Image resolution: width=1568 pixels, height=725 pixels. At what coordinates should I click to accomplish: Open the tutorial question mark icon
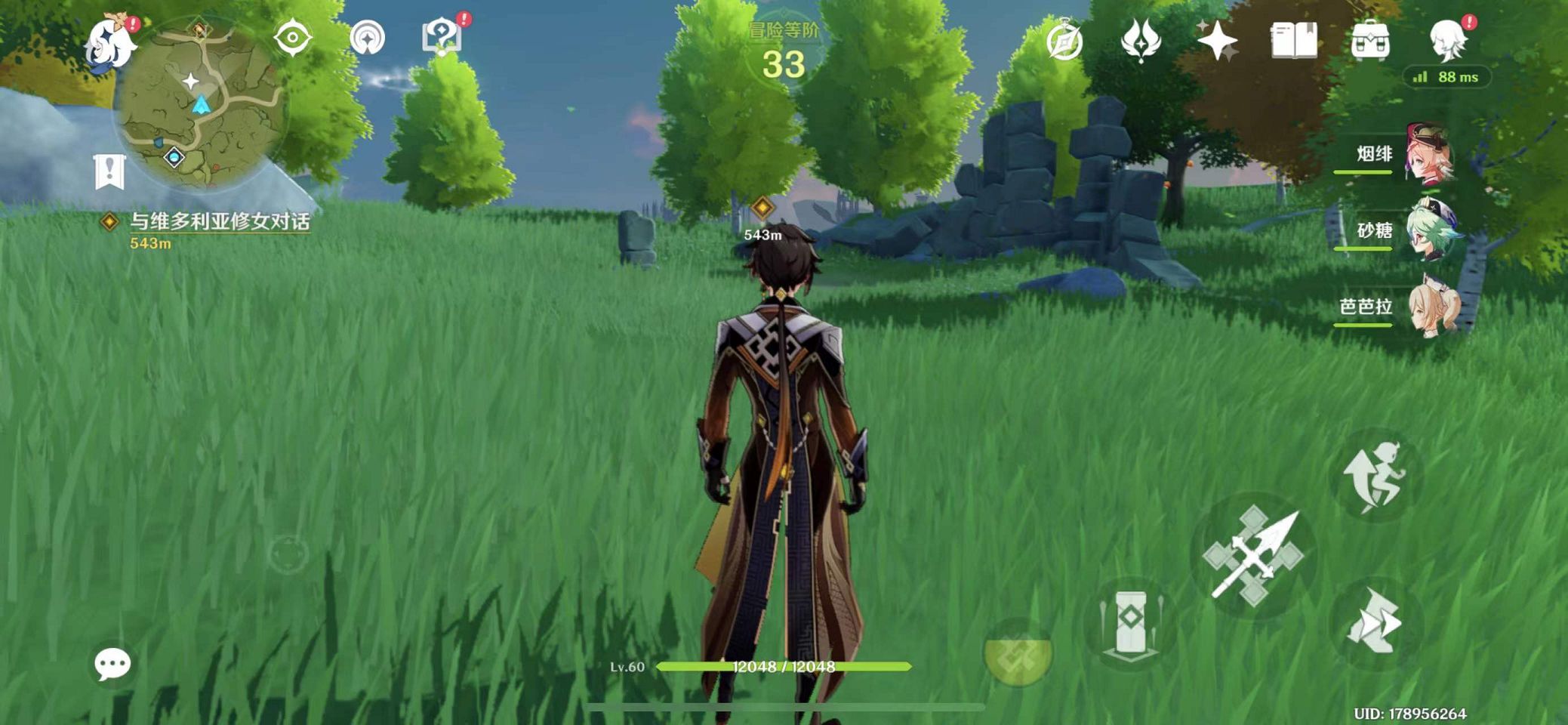click(441, 36)
